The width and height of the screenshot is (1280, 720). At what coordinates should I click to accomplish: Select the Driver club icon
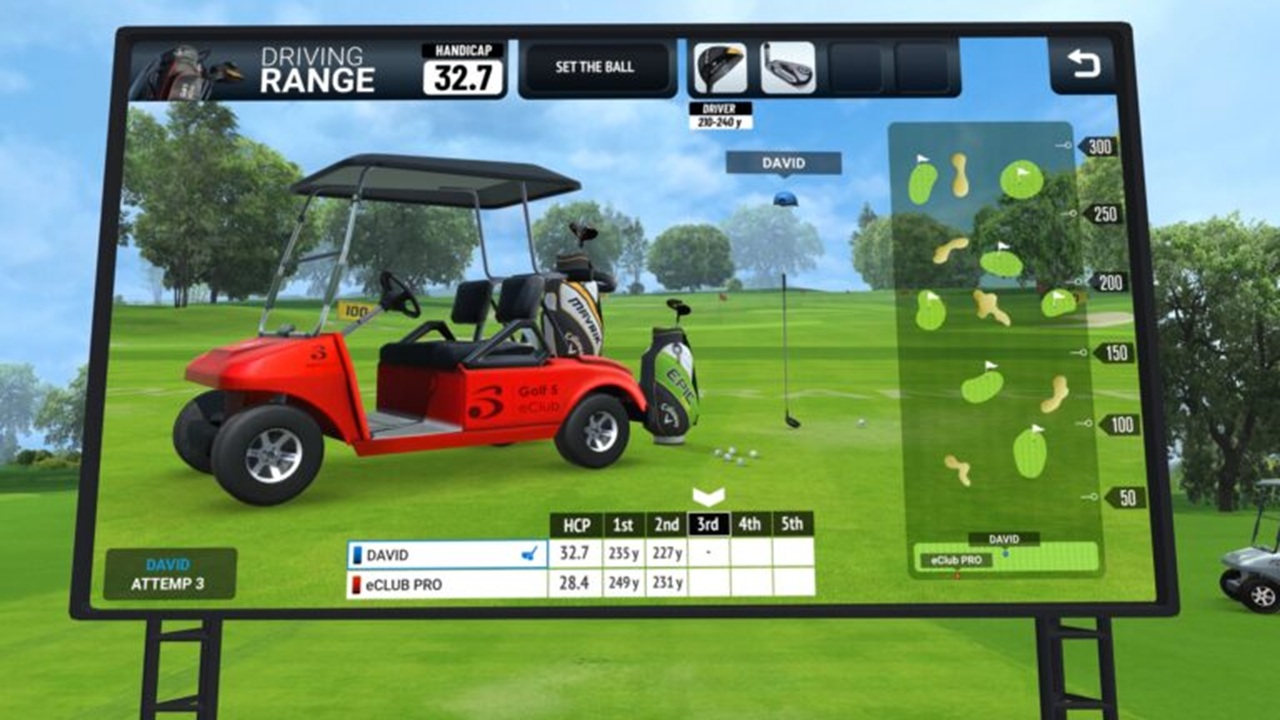tap(723, 68)
